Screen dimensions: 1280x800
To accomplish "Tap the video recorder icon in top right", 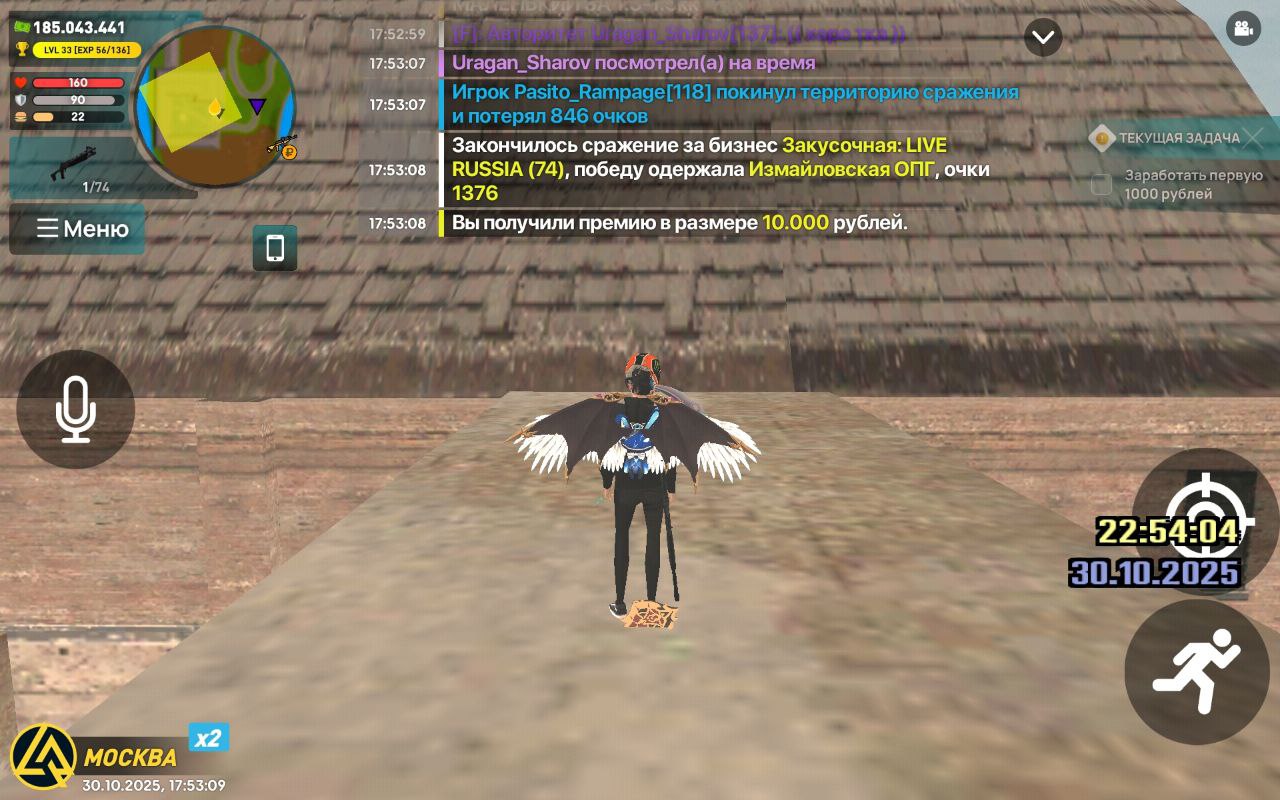I will click(x=1243, y=30).
